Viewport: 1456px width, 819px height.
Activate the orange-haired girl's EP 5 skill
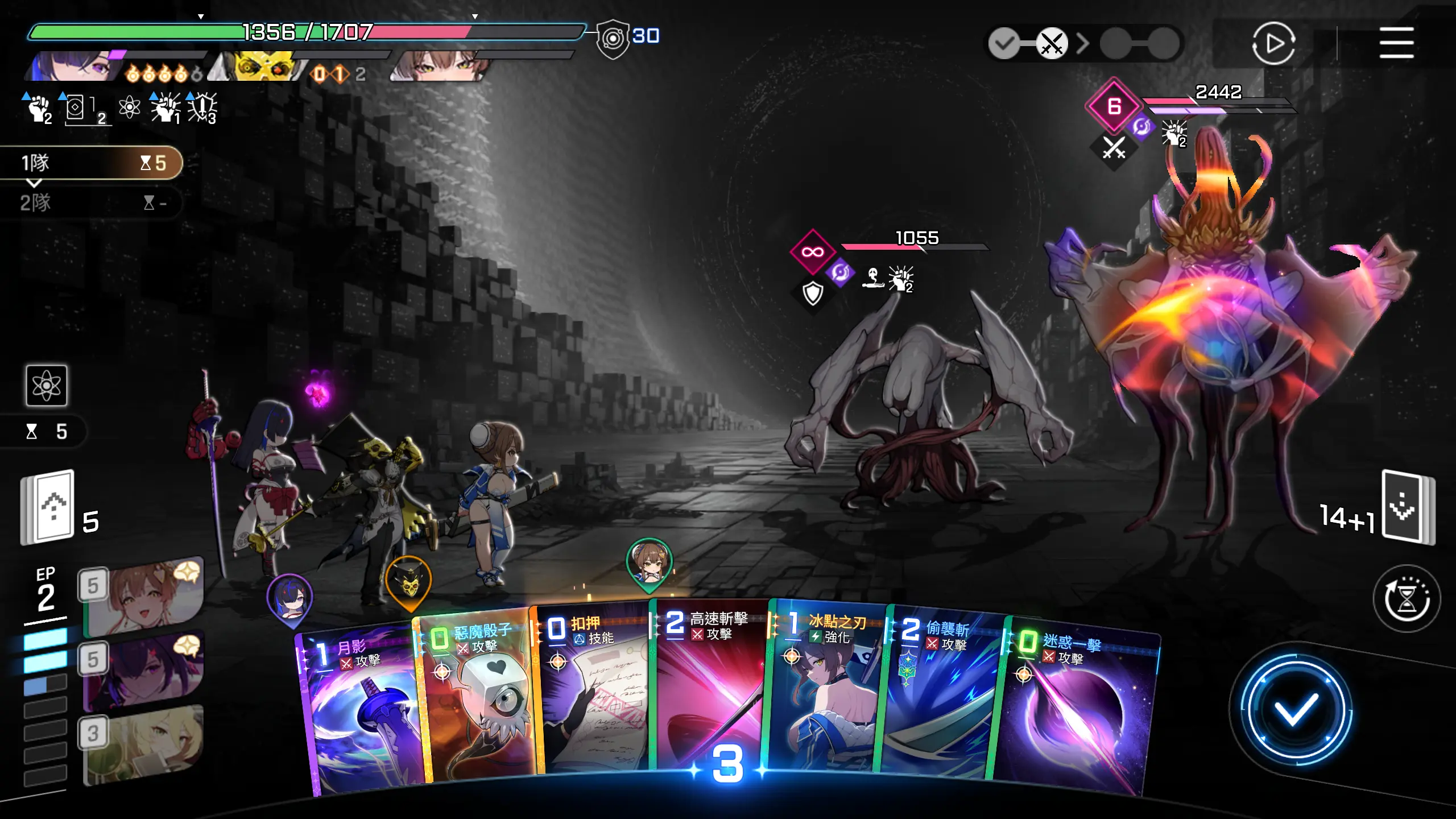[145, 596]
